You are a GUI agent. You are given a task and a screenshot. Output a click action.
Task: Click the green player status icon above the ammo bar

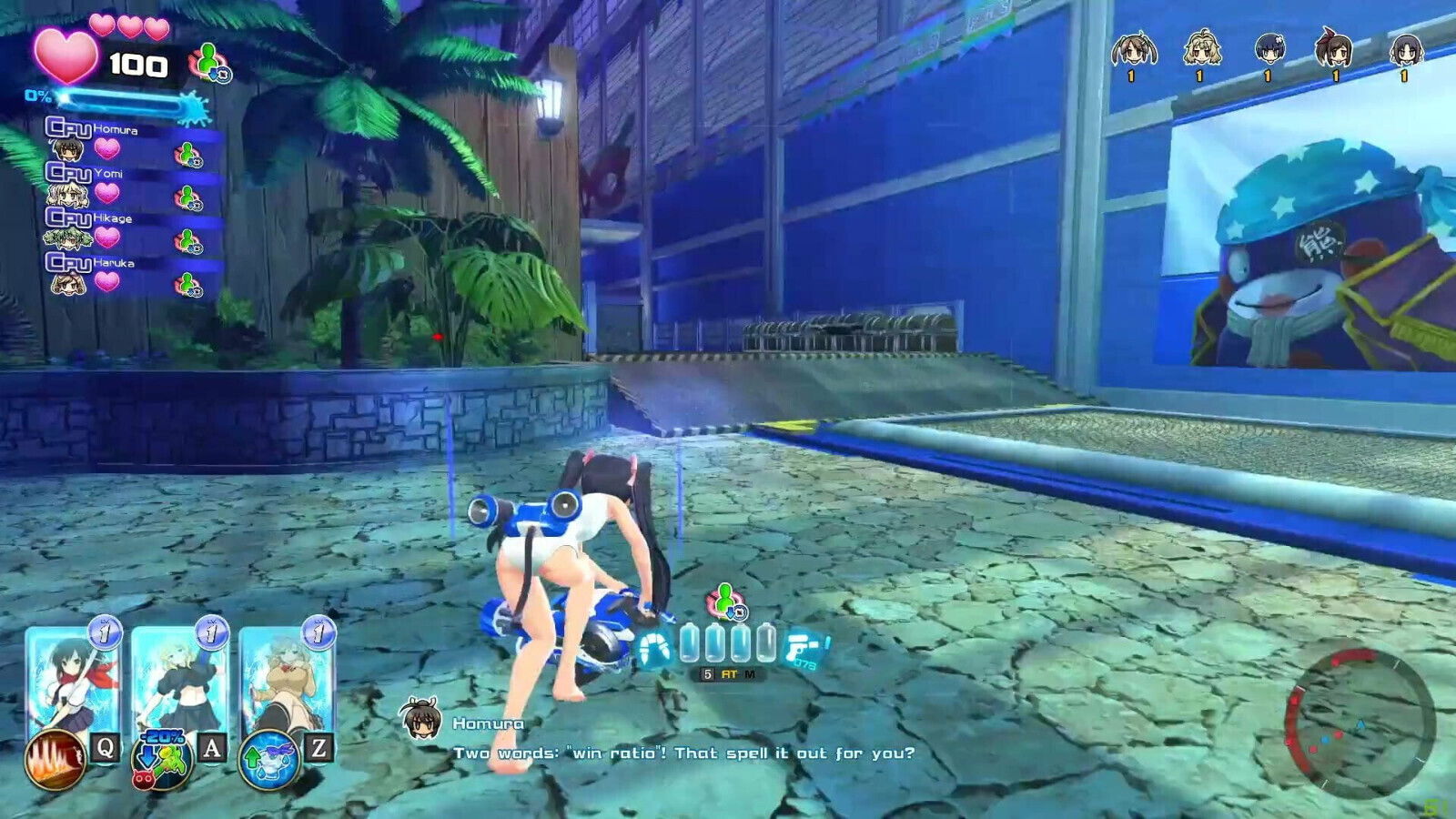pos(723,599)
